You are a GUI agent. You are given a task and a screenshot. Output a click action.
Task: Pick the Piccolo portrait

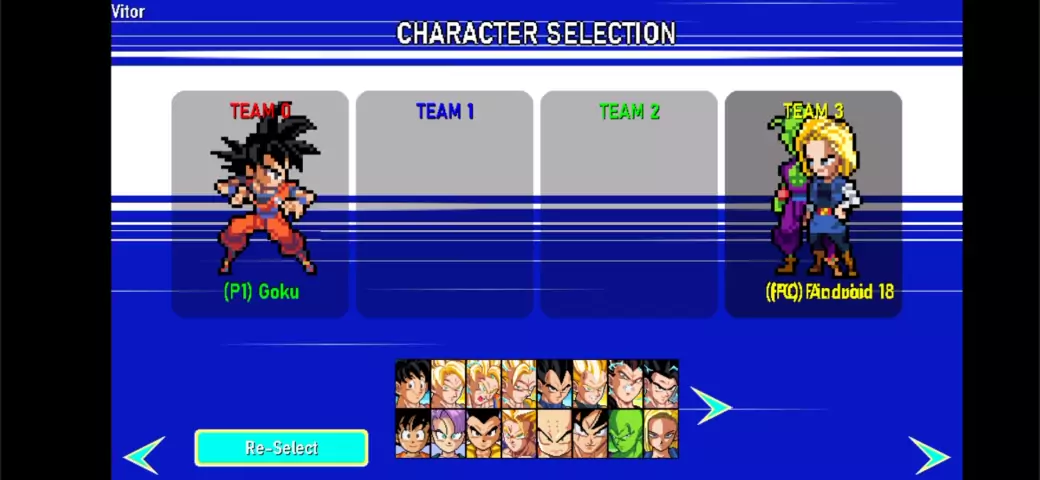(625, 434)
